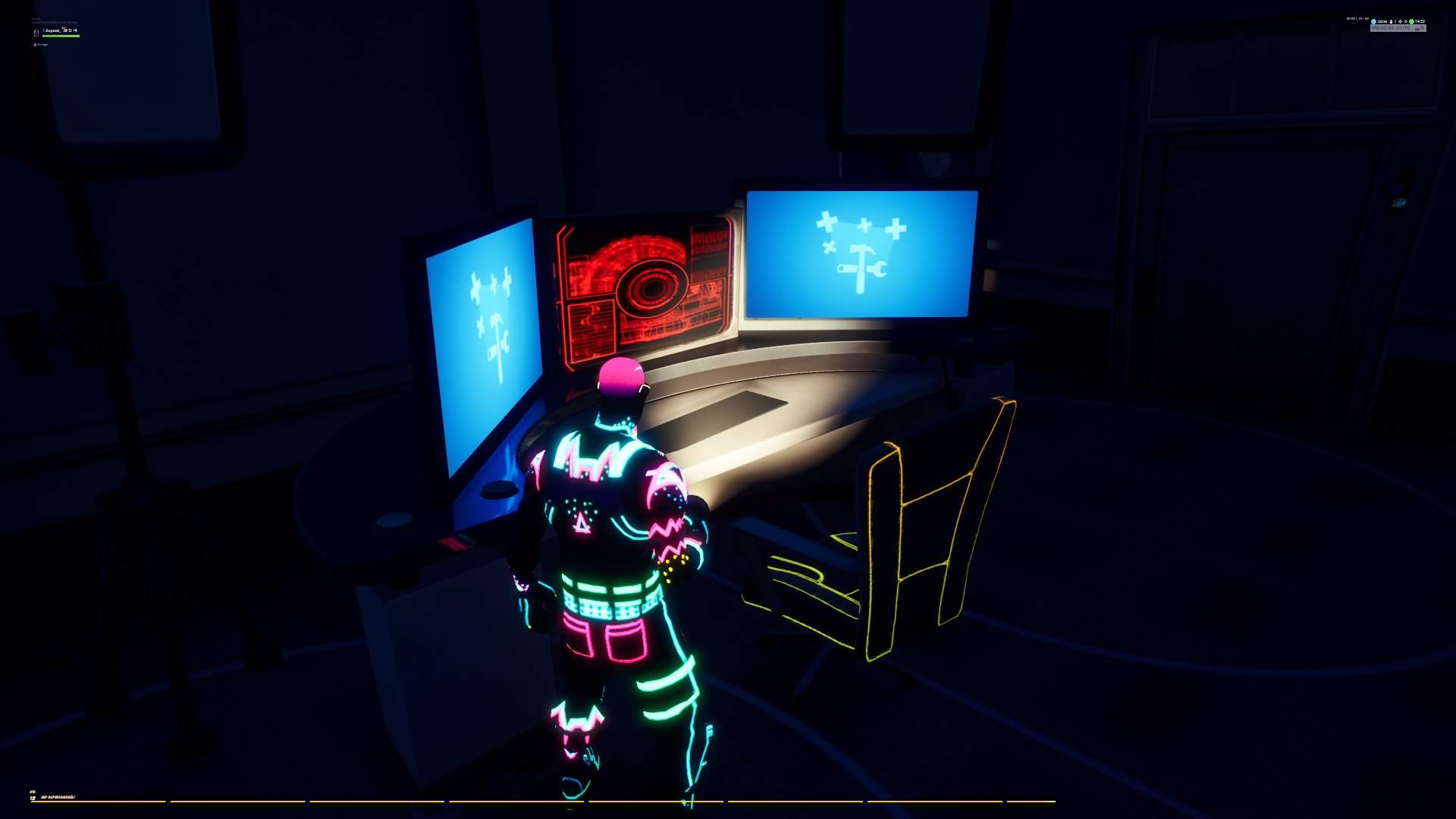The image size is (1456, 819).
Task: Click the player-count figure icon top-right
Action: point(1391,21)
